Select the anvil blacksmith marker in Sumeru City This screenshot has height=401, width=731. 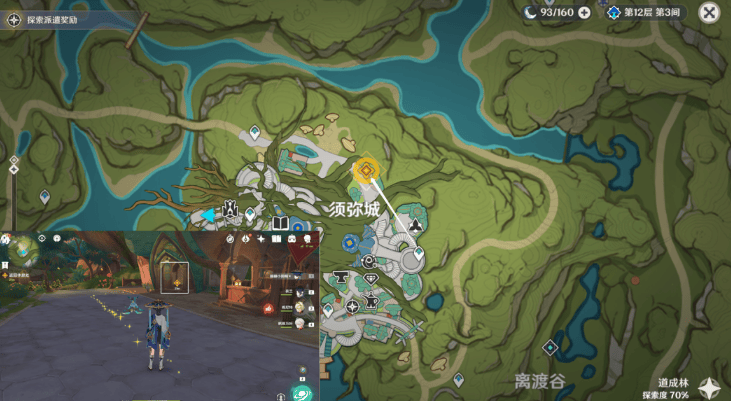tap(339, 275)
